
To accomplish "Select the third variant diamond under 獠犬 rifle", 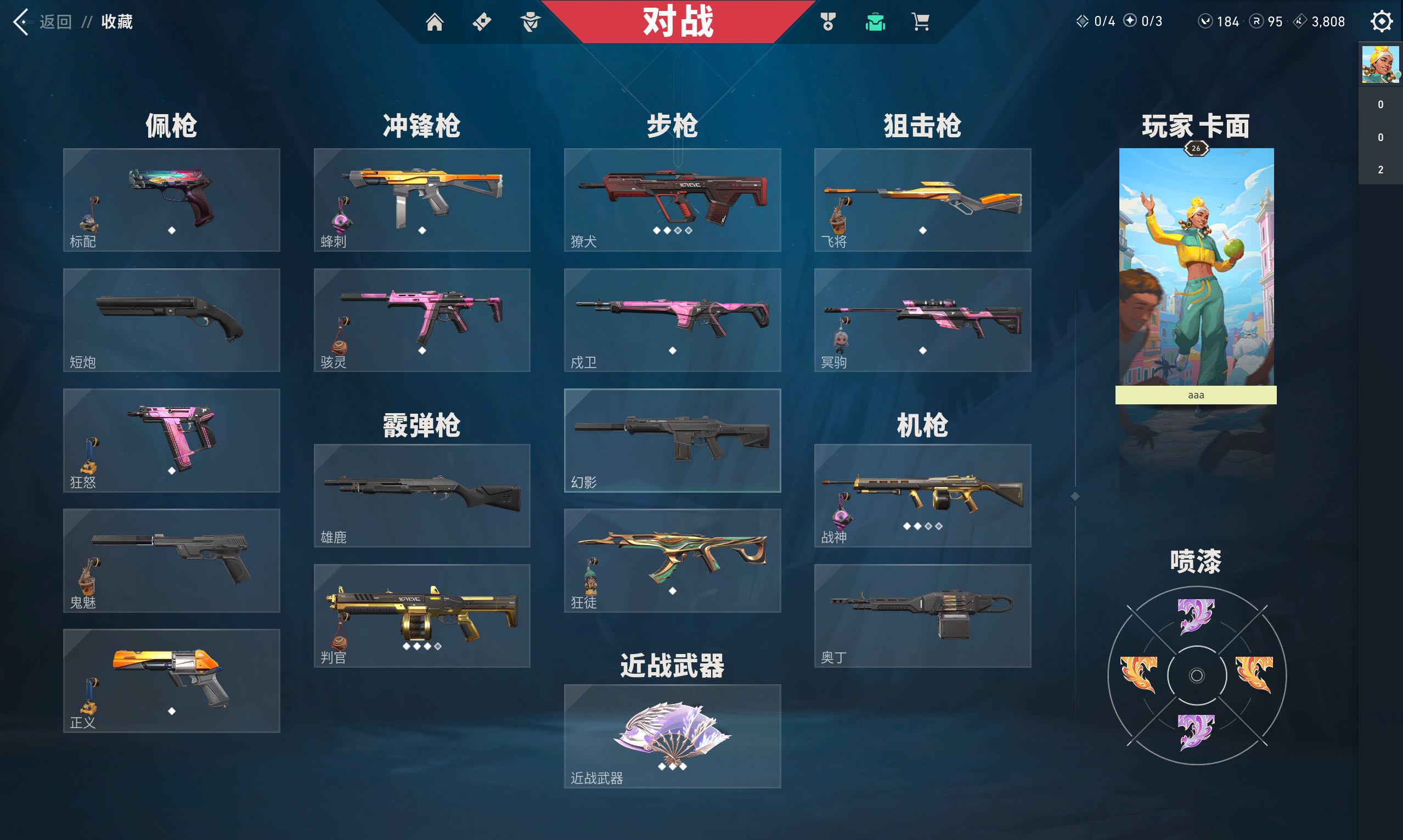I will [x=679, y=231].
